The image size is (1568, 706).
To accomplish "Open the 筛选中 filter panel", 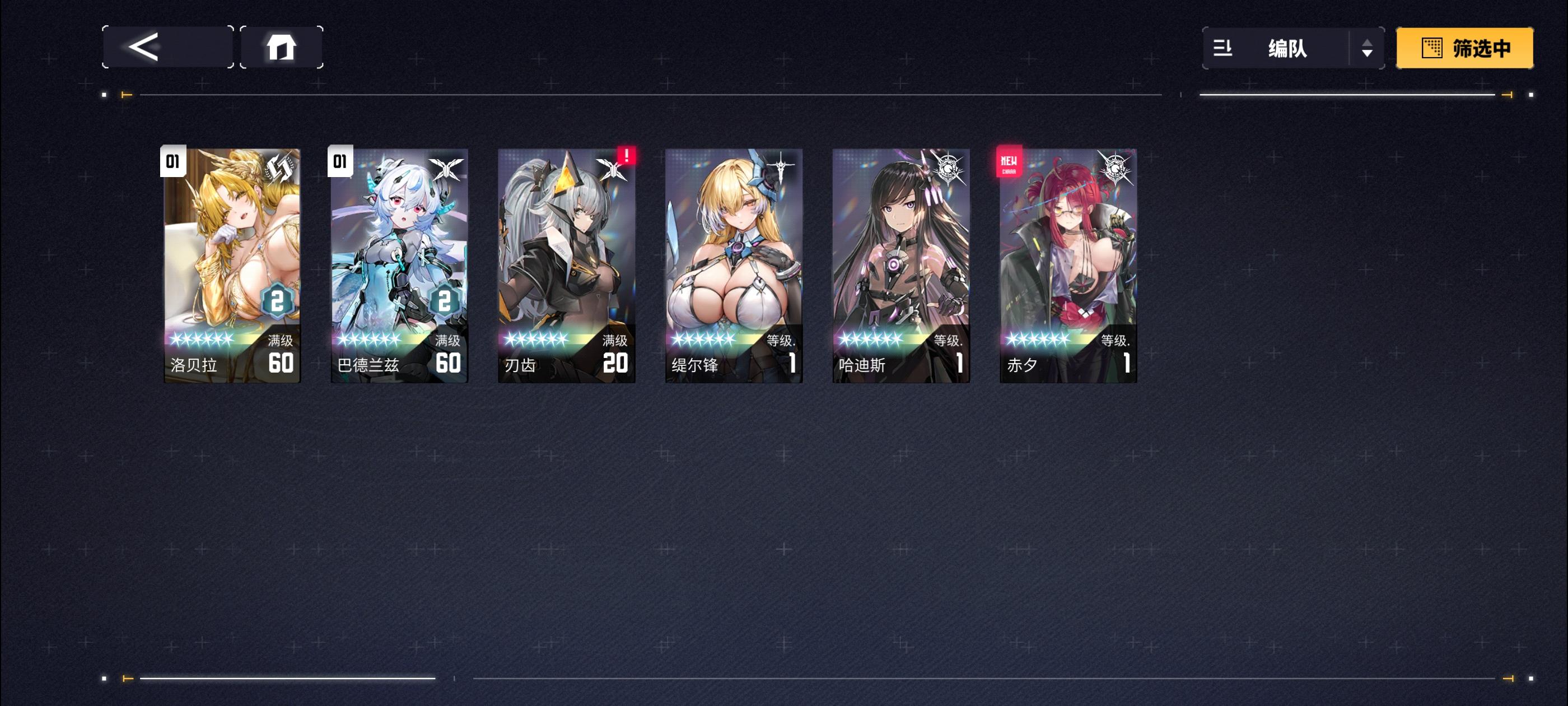I will (x=1464, y=48).
